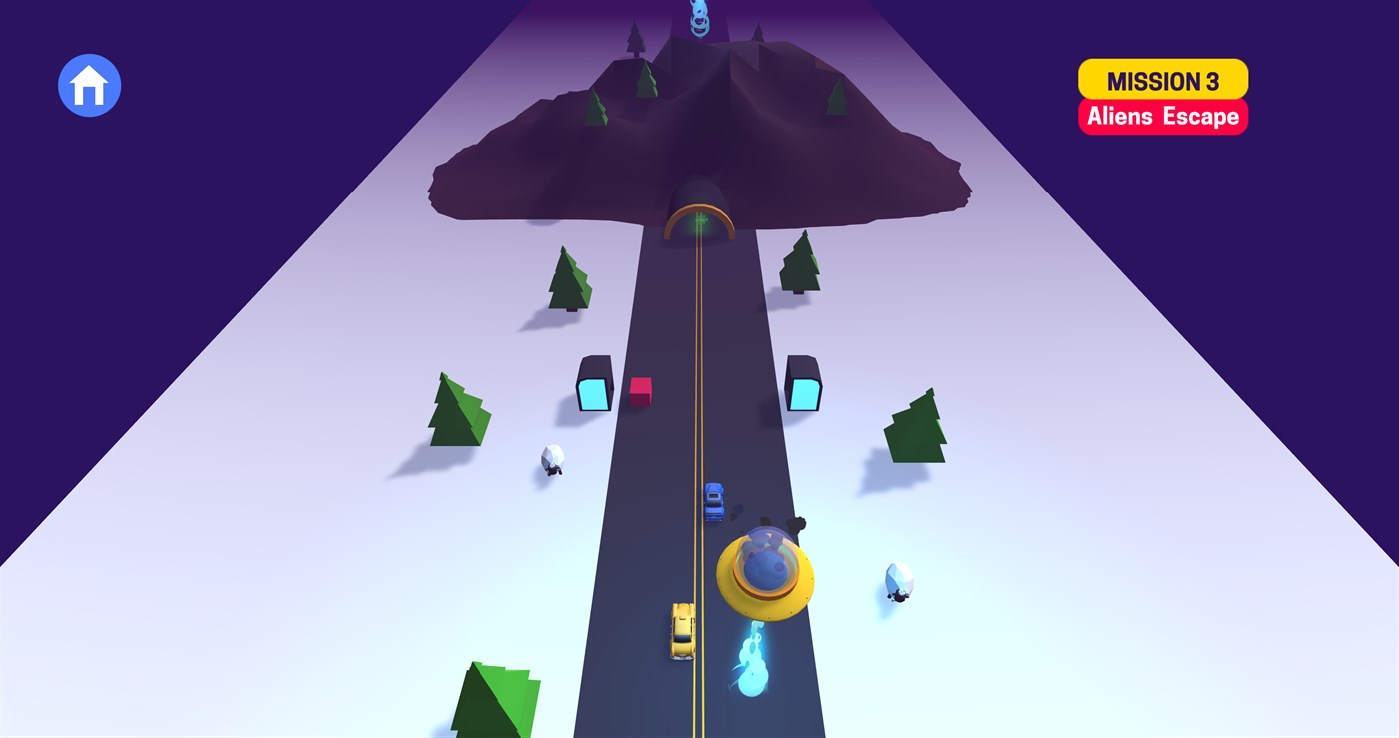Select the MISSION 3 banner

[x=1162, y=95]
